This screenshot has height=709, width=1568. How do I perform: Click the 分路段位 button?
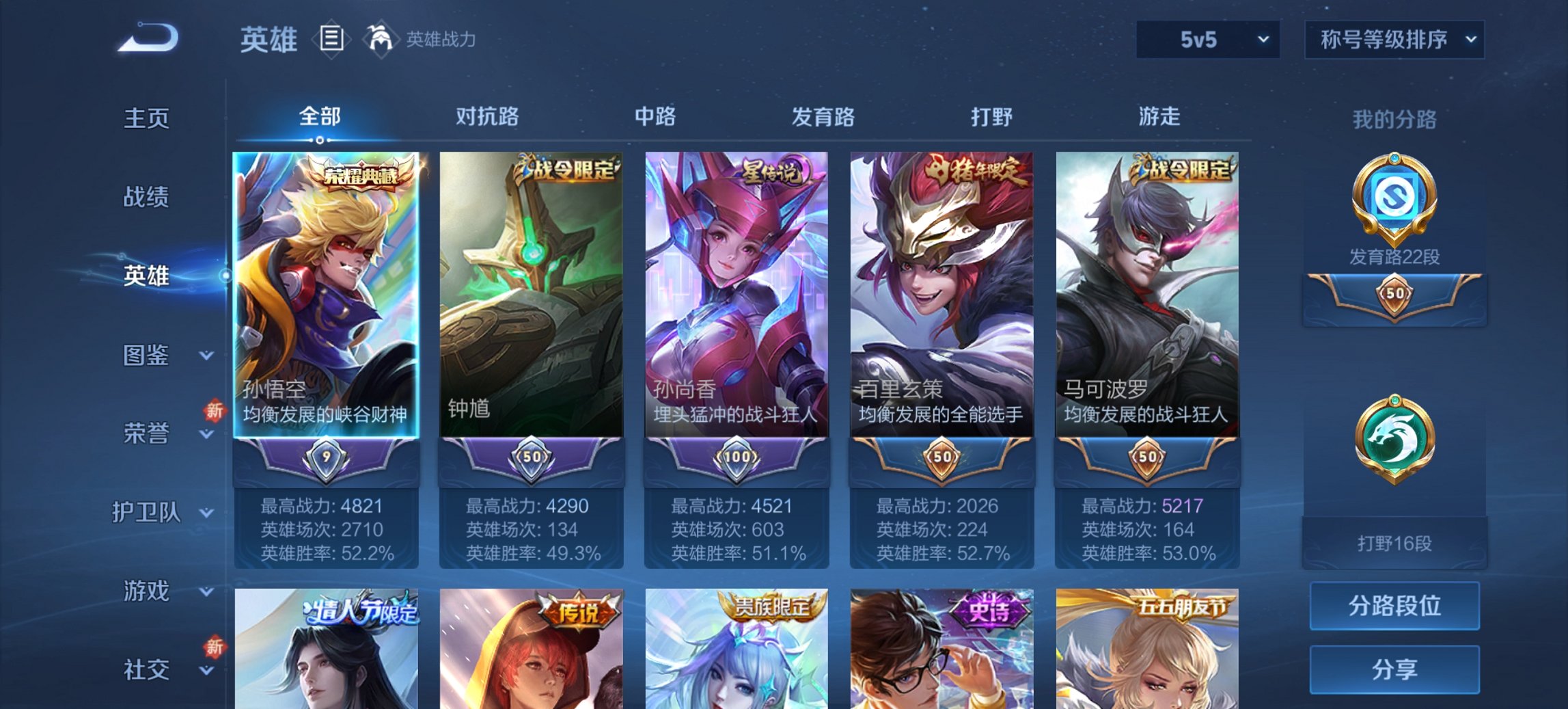coord(1394,606)
